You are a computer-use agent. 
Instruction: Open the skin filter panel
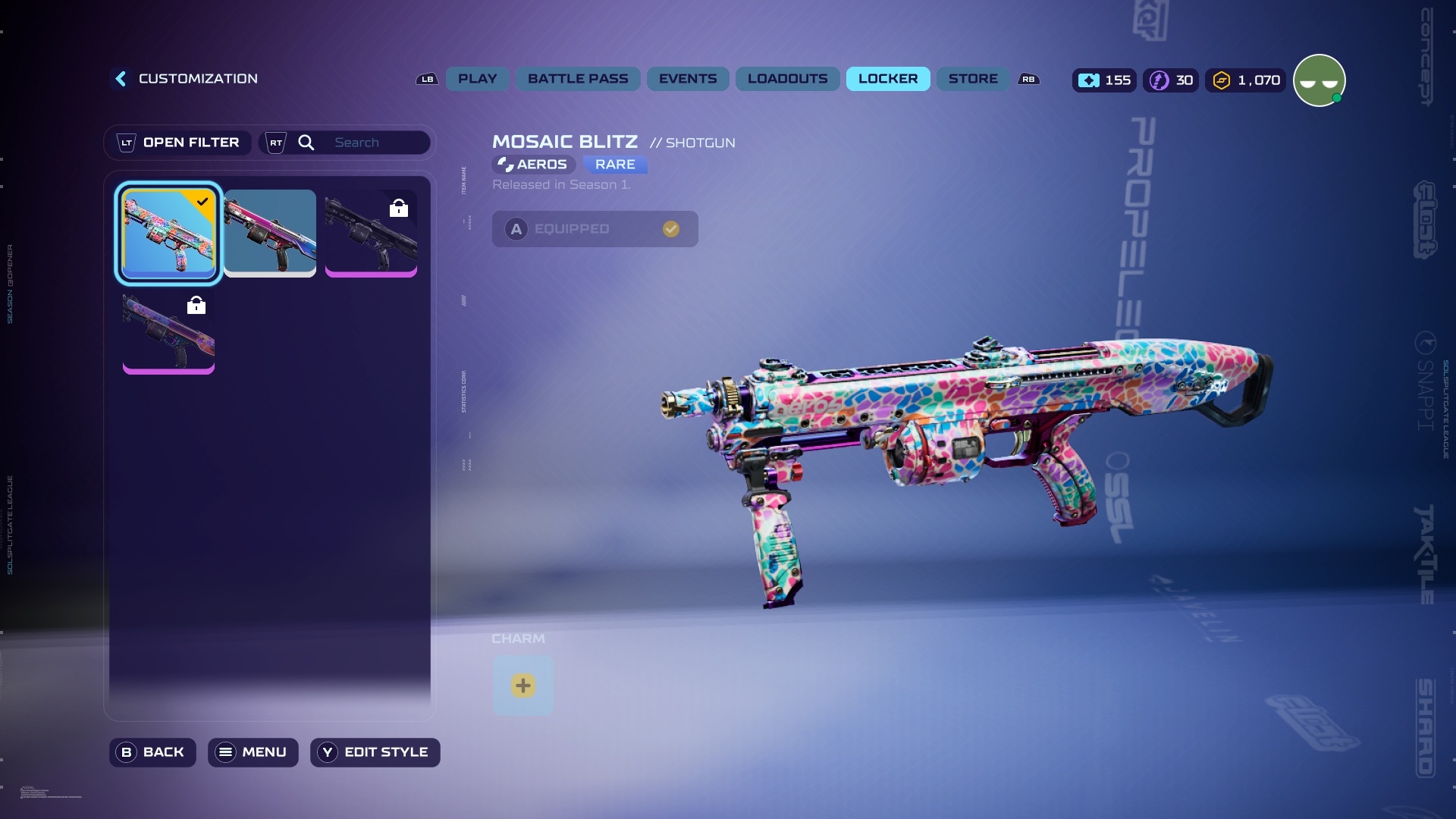(x=178, y=143)
